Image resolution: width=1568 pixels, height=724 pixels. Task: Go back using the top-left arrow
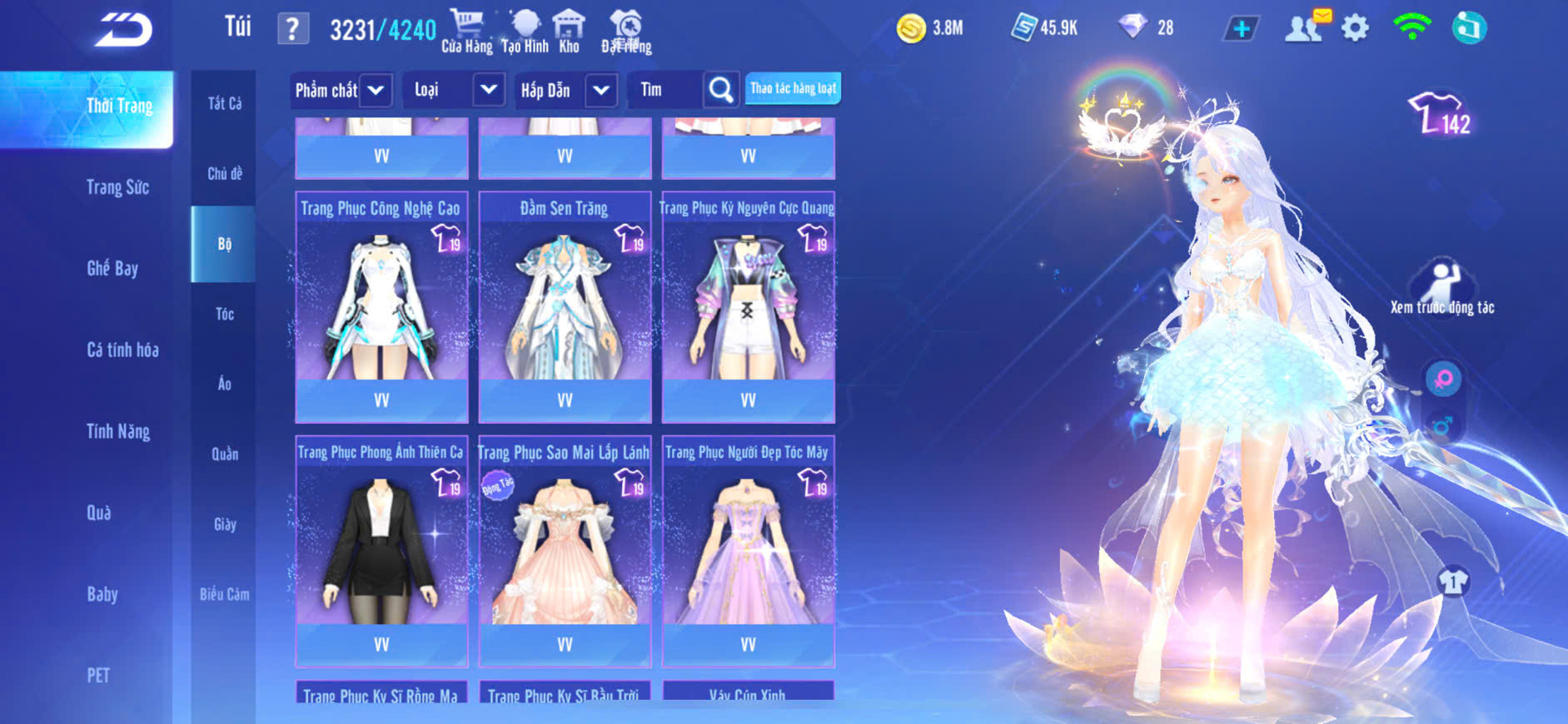tap(123, 30)
